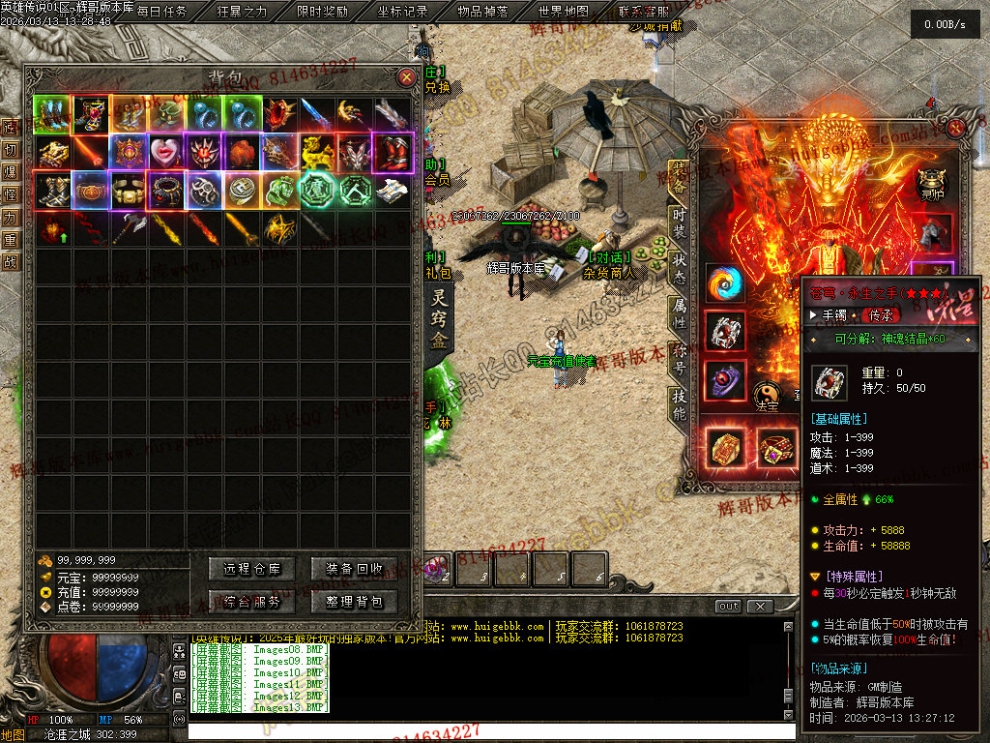Open the 限时奖励 timed rewards menu
This screenshot has height=743, width=990.
click(x=322, y=12)
